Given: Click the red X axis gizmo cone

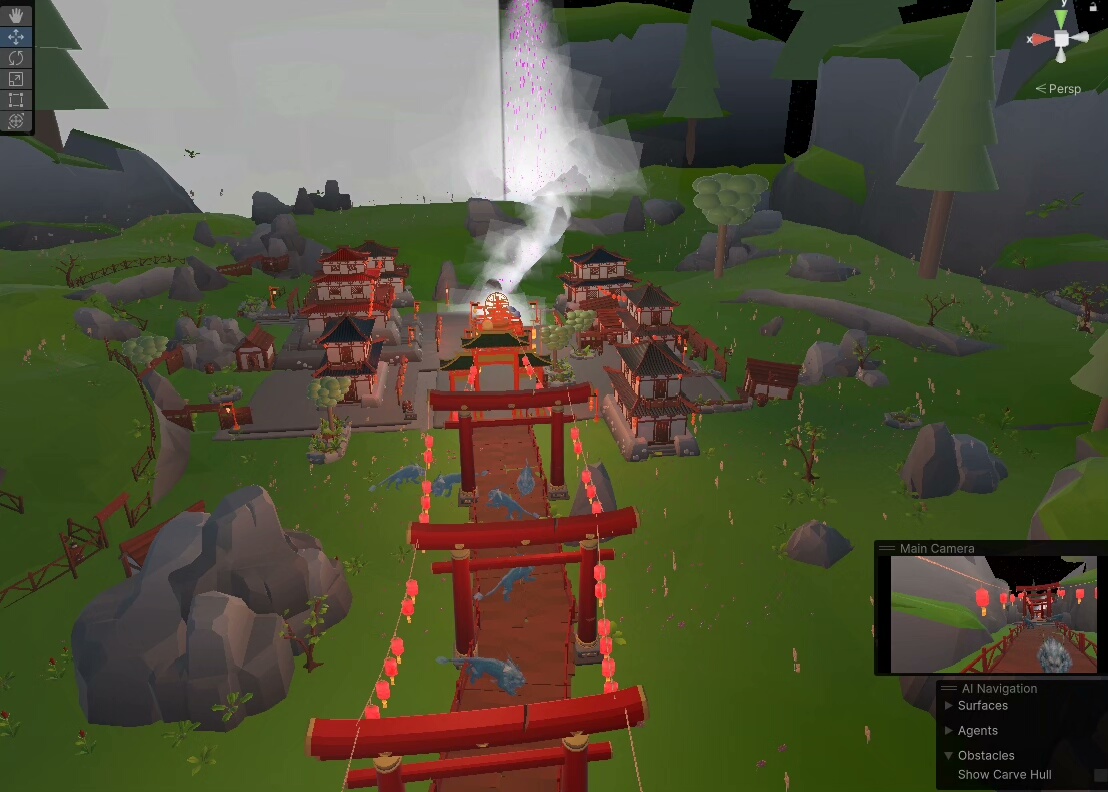Looking at the screenshot, I should (x=1040, y=39).
